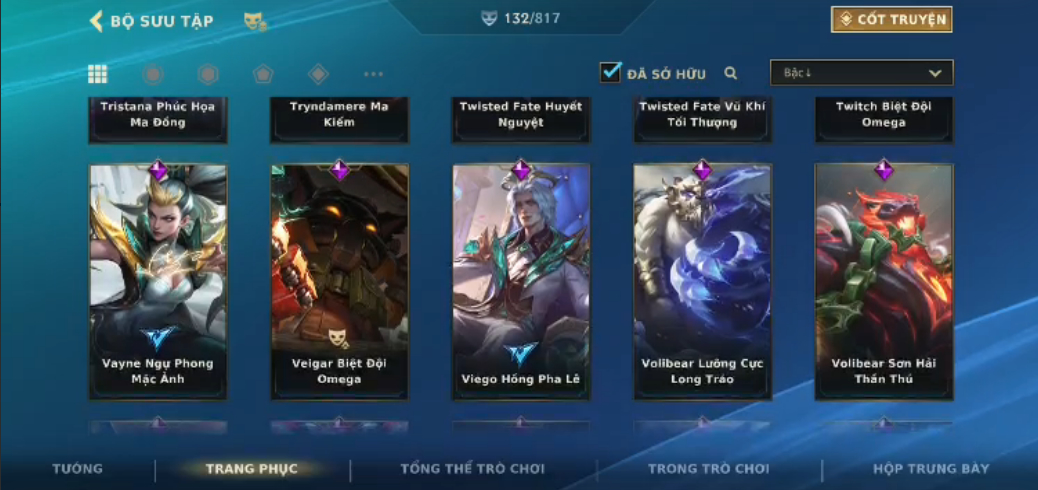Go back from Bộ Sưu Tập
The width and height of the screenshot is (1038, 490).
[97, 21]
